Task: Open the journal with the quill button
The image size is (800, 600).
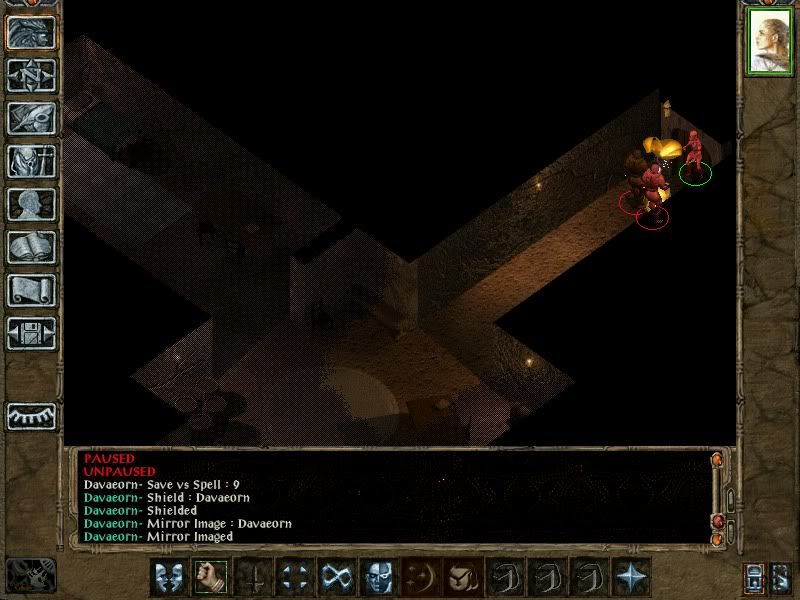Action: [31, 118]
